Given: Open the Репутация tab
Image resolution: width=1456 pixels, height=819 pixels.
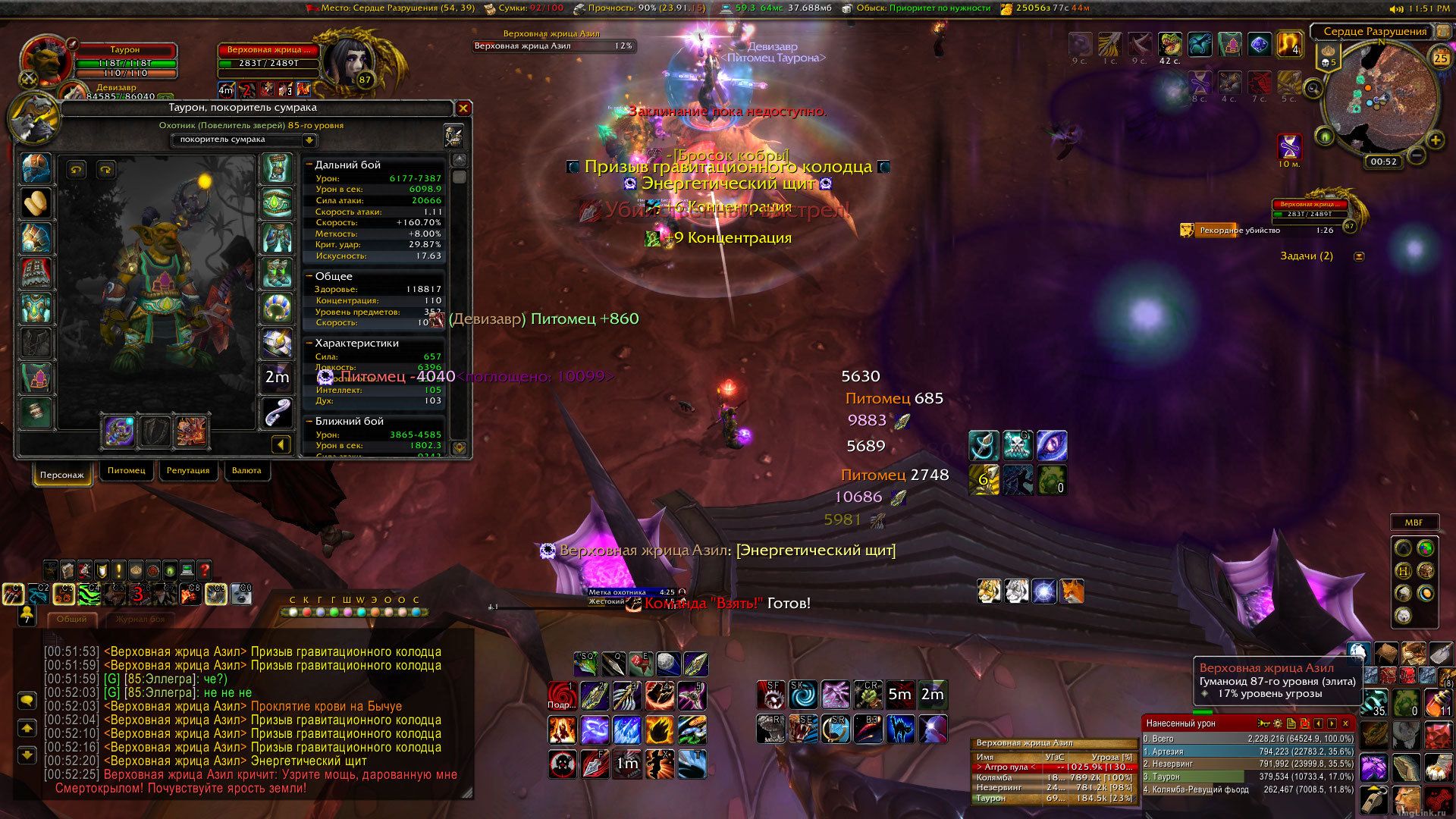Looking at the screenshot, I should 188,471.
